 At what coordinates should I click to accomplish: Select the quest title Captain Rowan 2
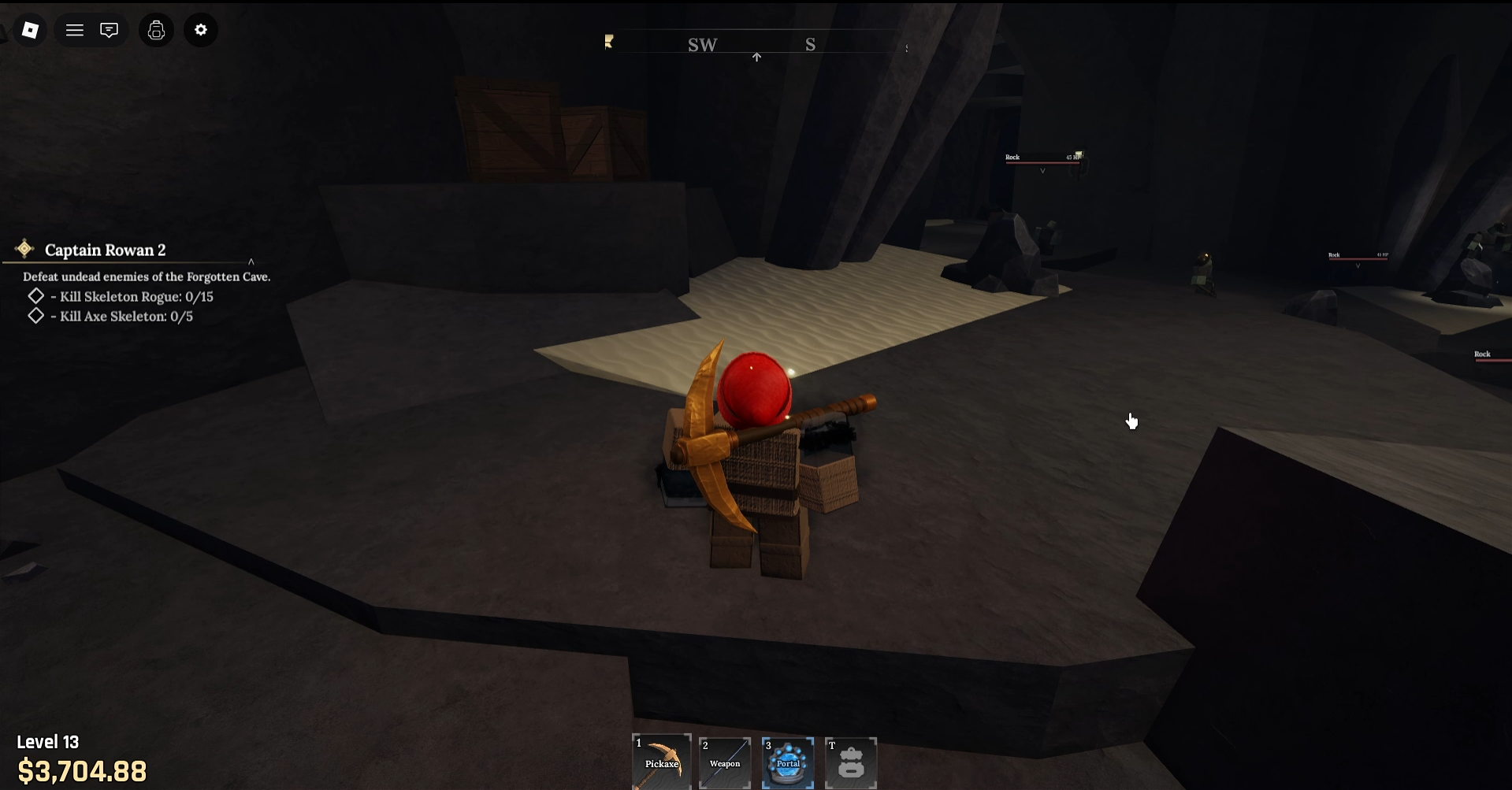(x=106, y=250)
